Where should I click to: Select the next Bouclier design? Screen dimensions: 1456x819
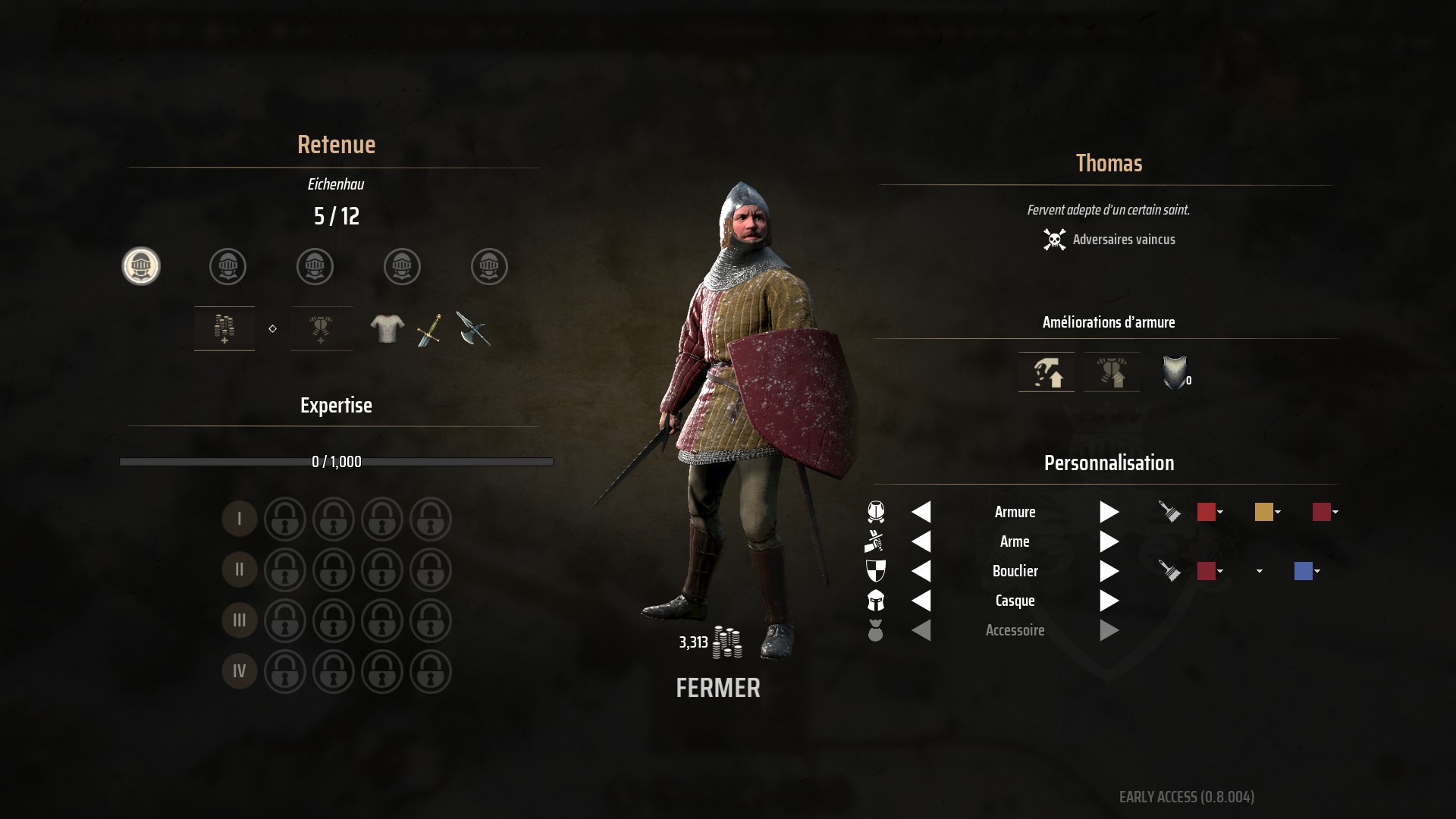pyautogui.click(x=1109, y=571)
